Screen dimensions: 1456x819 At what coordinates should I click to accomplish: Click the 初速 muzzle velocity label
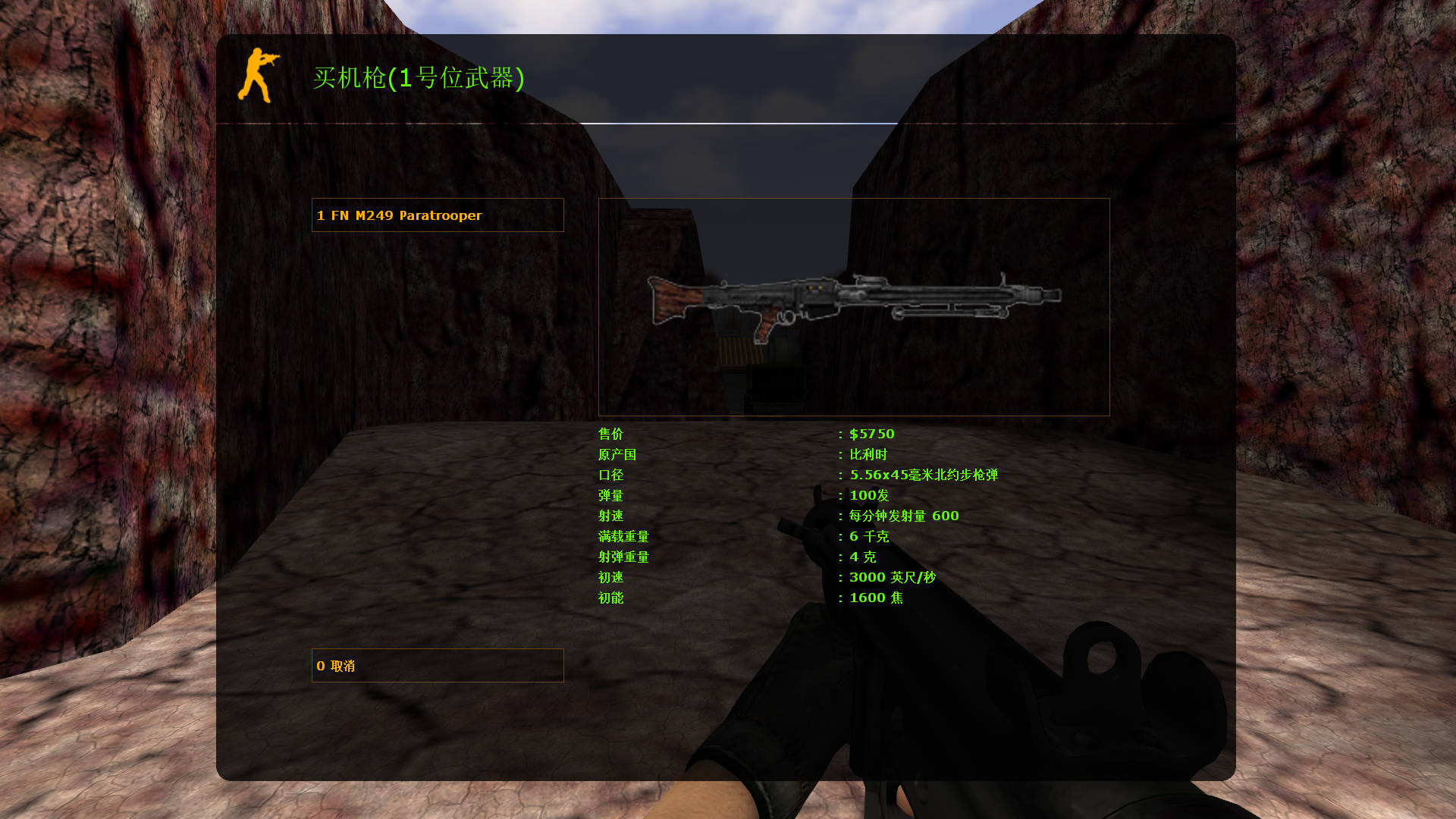tap(610, 577)
